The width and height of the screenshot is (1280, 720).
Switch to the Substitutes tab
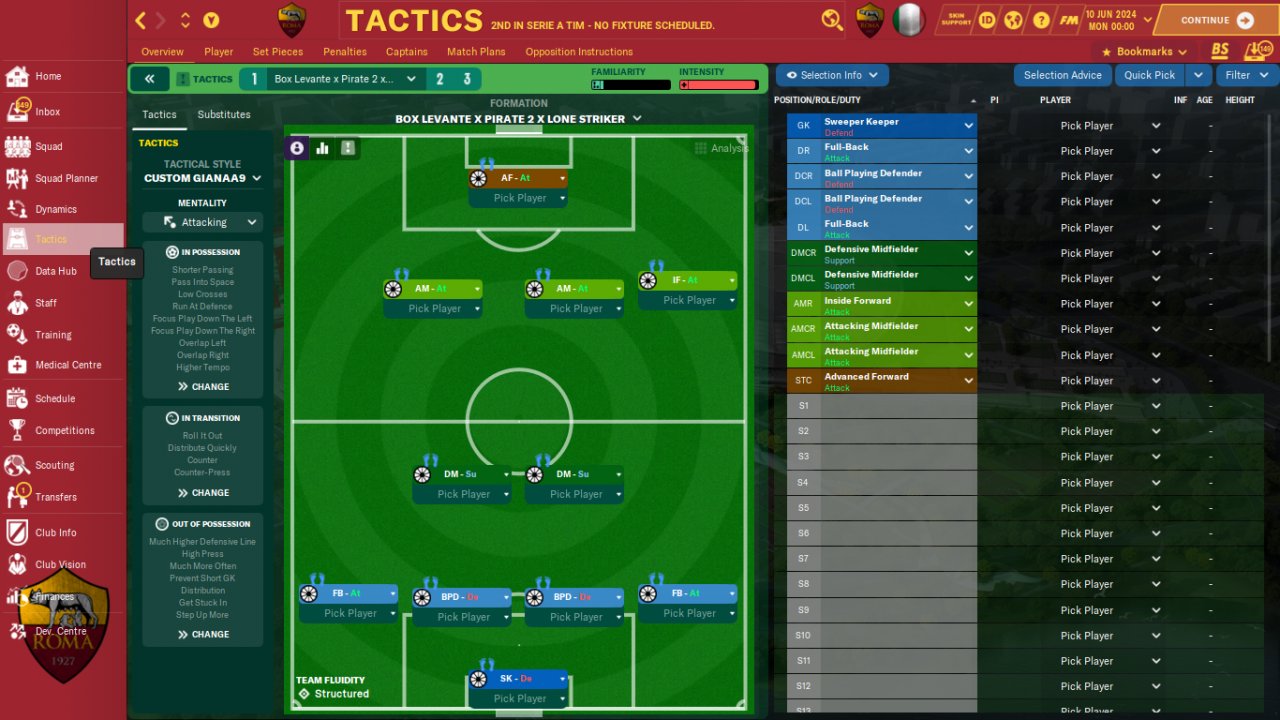[224, 115]
